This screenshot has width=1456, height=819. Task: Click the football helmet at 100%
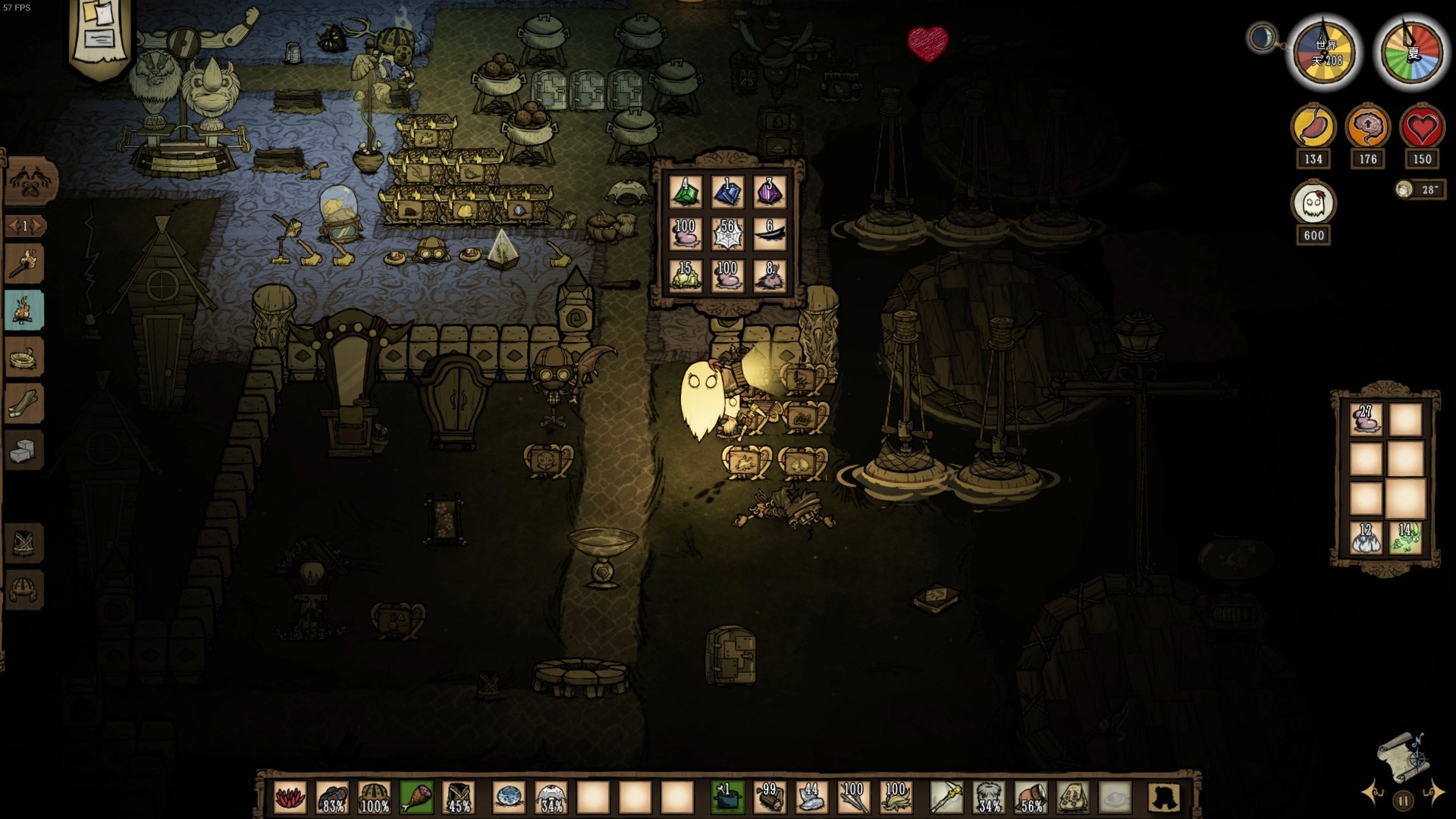pos(375,798)
